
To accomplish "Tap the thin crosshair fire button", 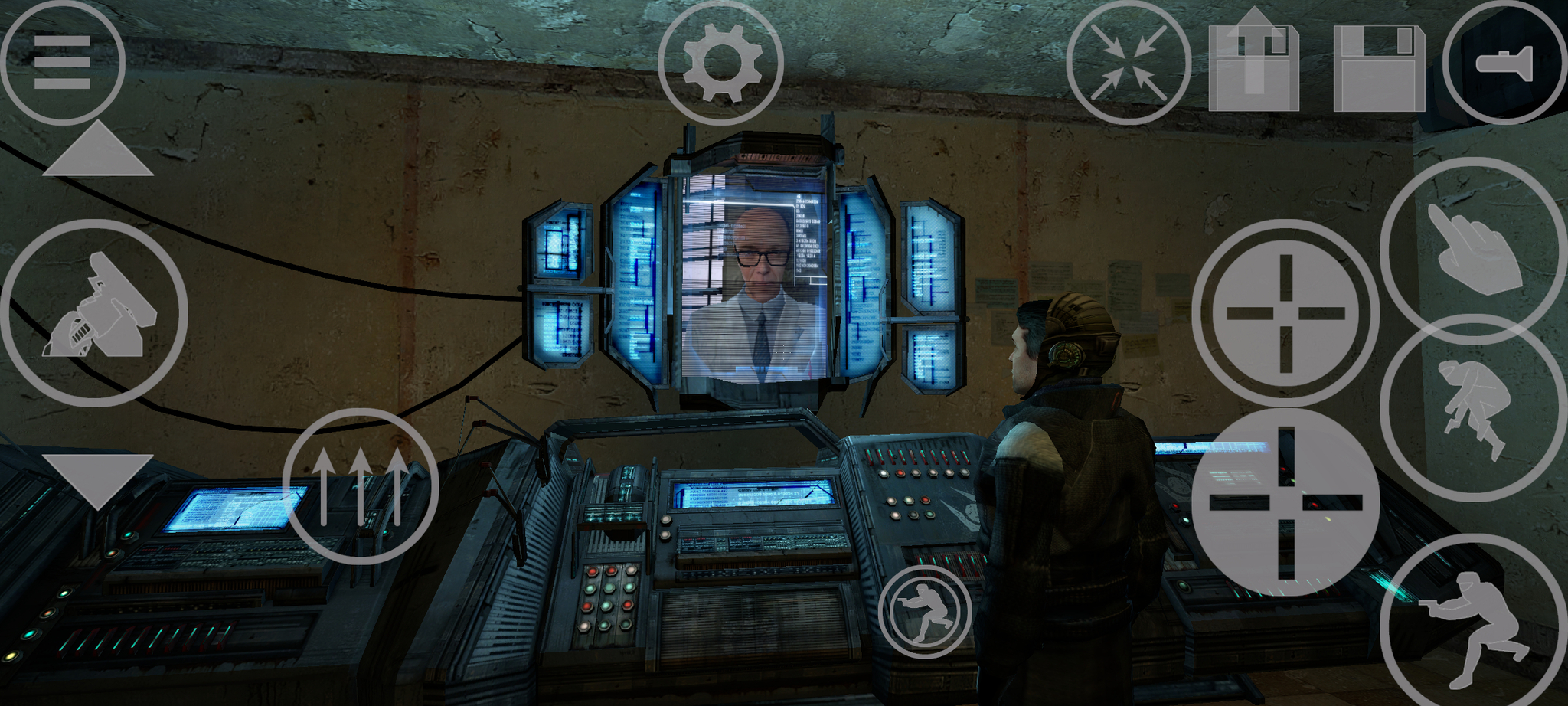I will click(x=1285, y=312).
